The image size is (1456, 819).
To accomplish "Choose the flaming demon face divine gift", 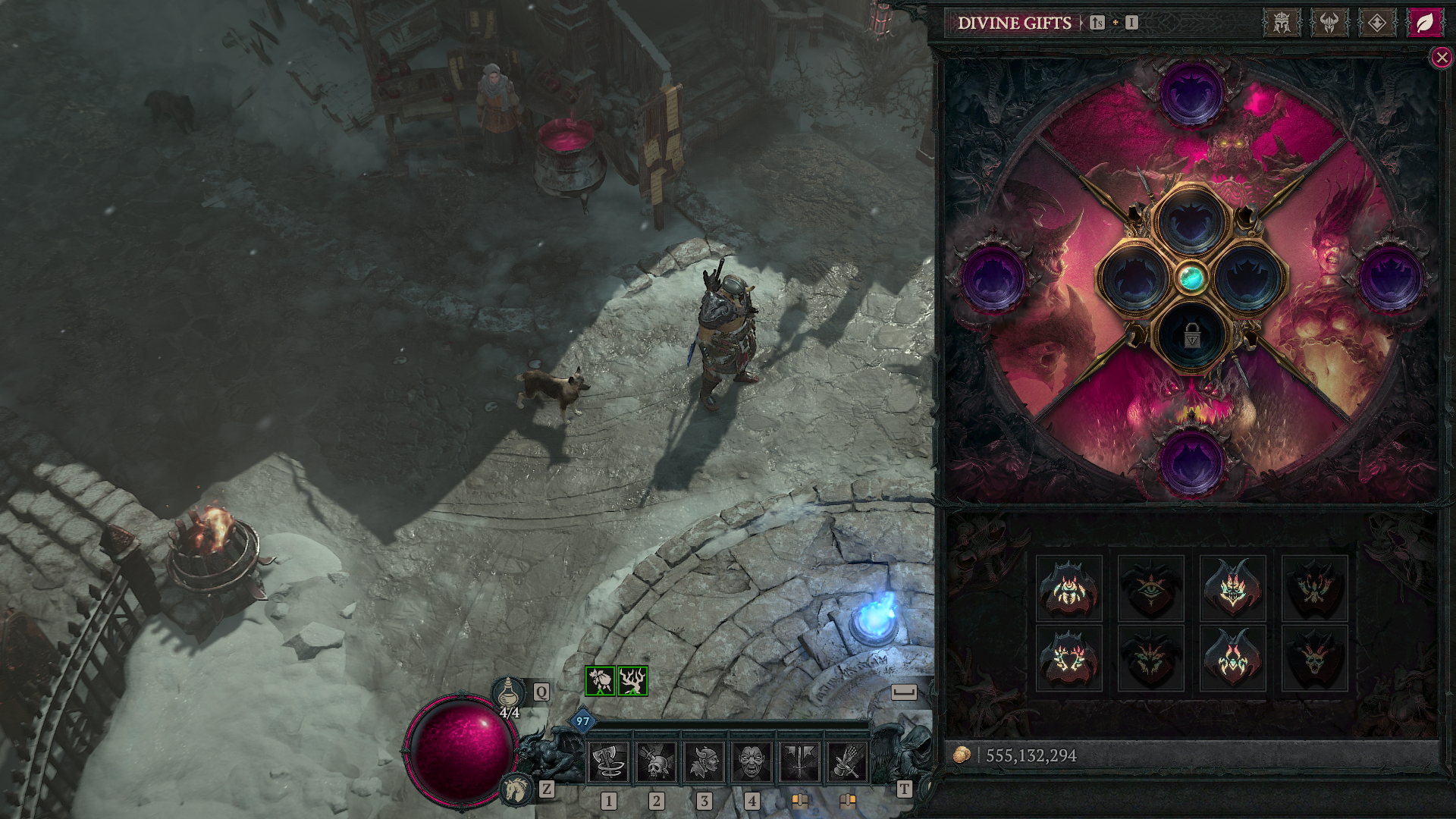I will pyautogui.click(x=1233, y=588).
